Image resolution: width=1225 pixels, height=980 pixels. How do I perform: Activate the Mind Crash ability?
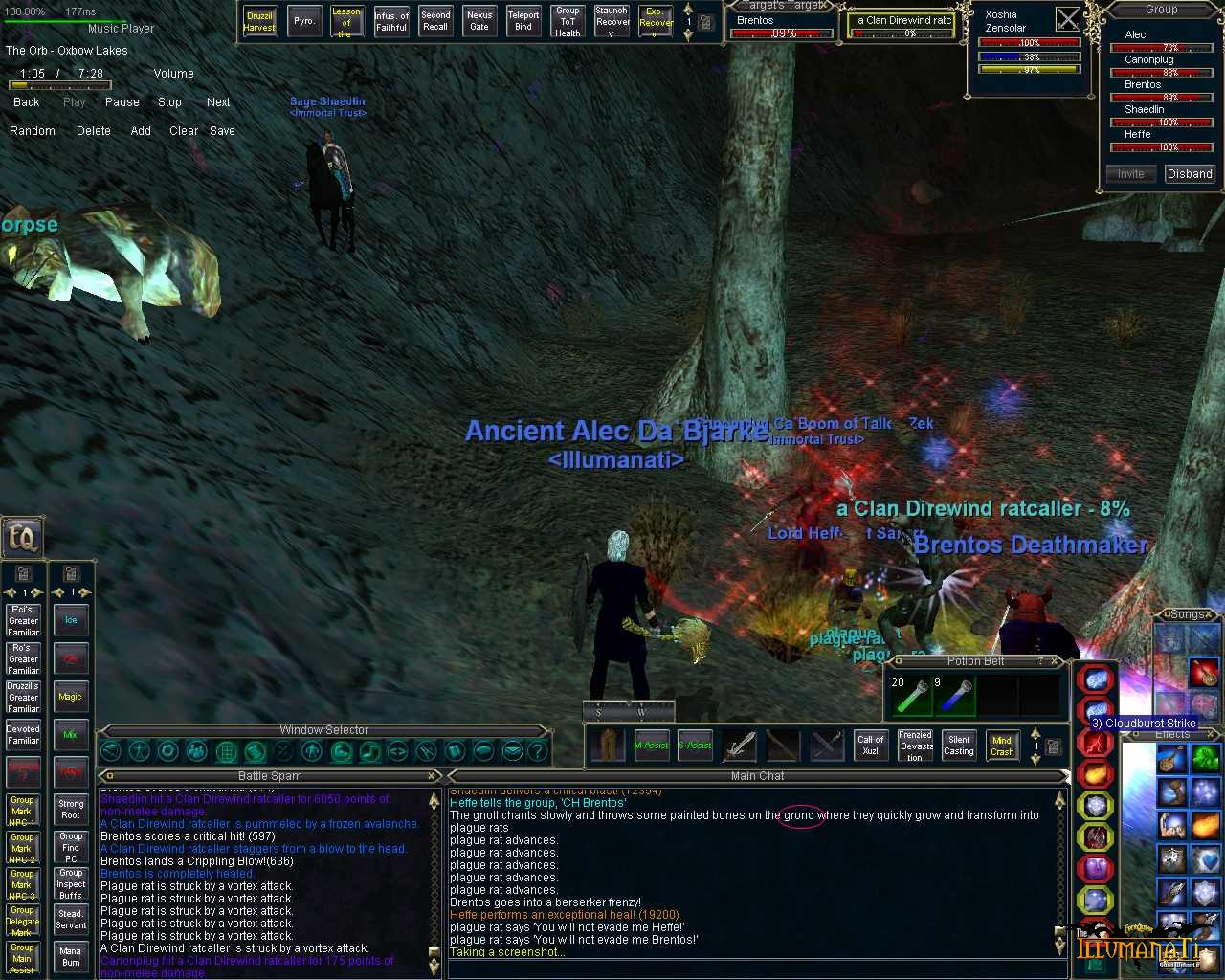1002,746
